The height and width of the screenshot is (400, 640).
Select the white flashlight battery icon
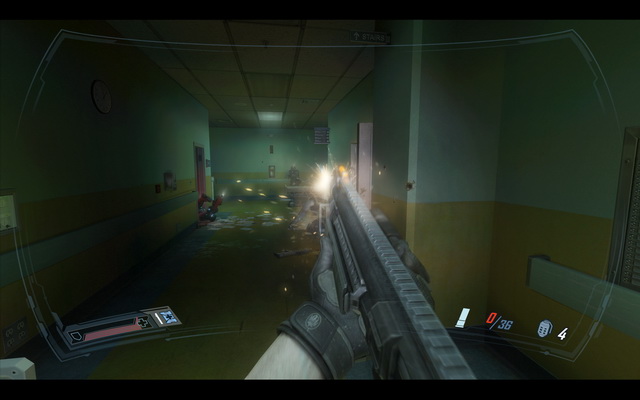coord(462,319)
